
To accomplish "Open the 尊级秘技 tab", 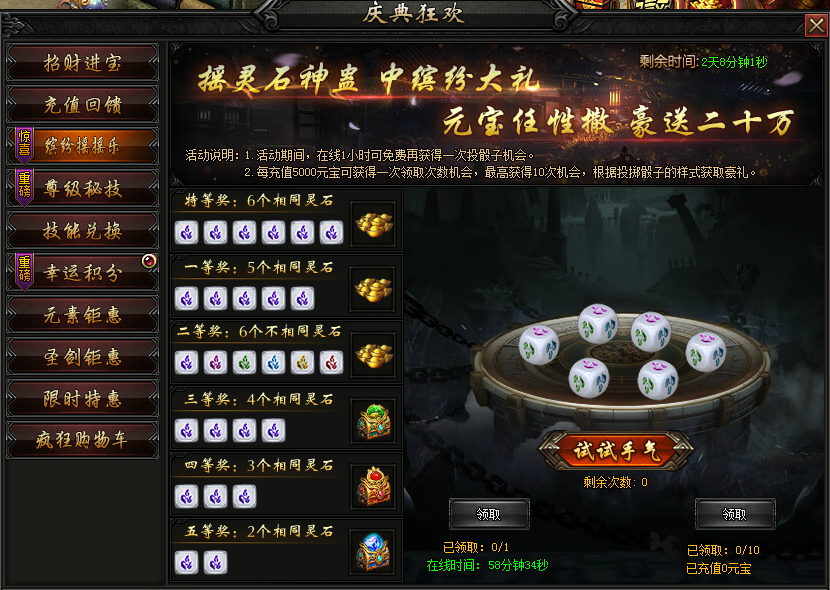I will click(83, 188).
